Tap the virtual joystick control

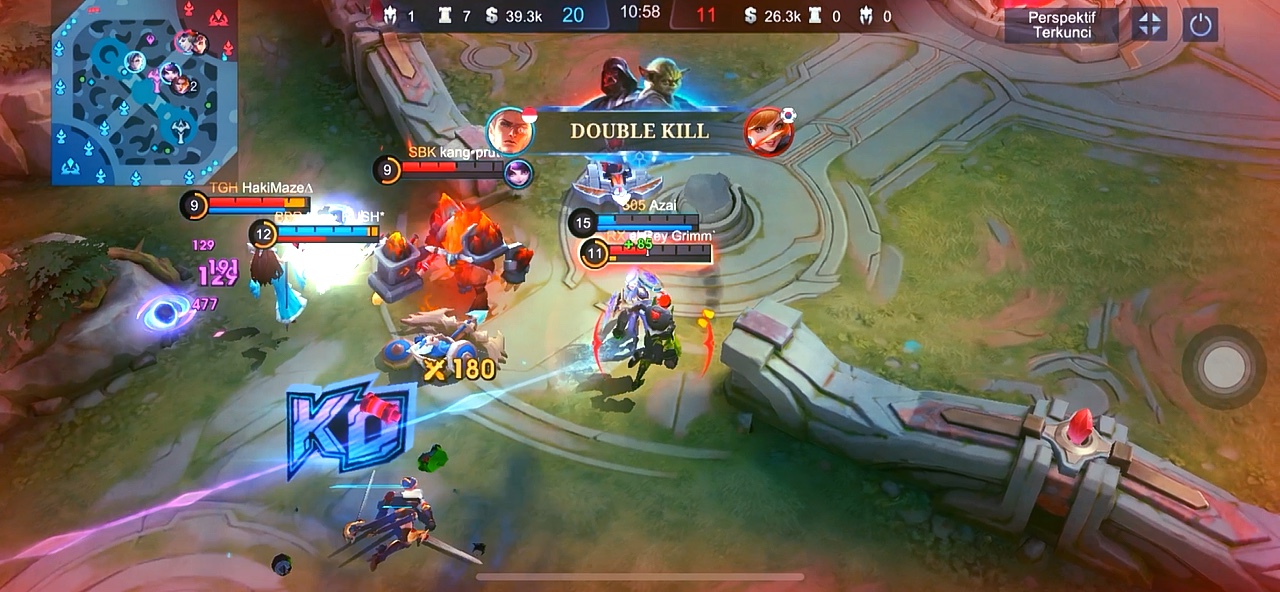pos(1224,367)
